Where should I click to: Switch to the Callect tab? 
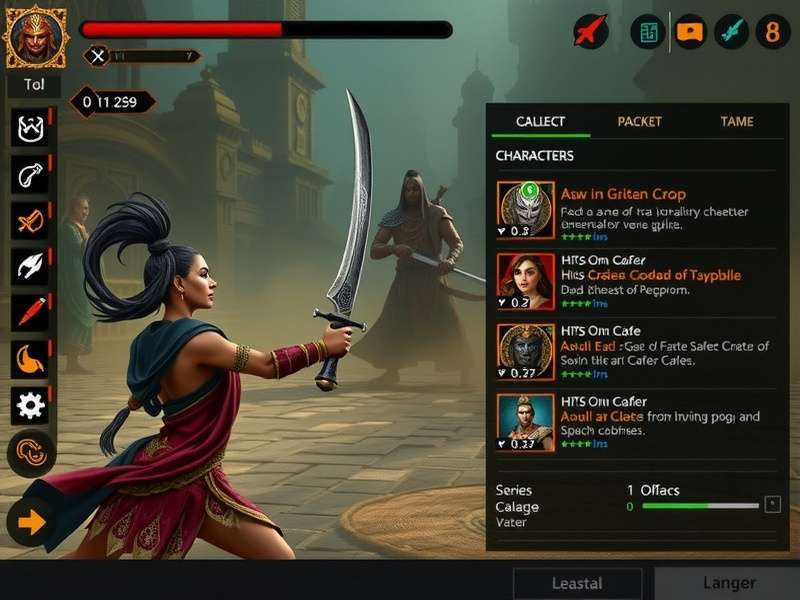(540, 121)
